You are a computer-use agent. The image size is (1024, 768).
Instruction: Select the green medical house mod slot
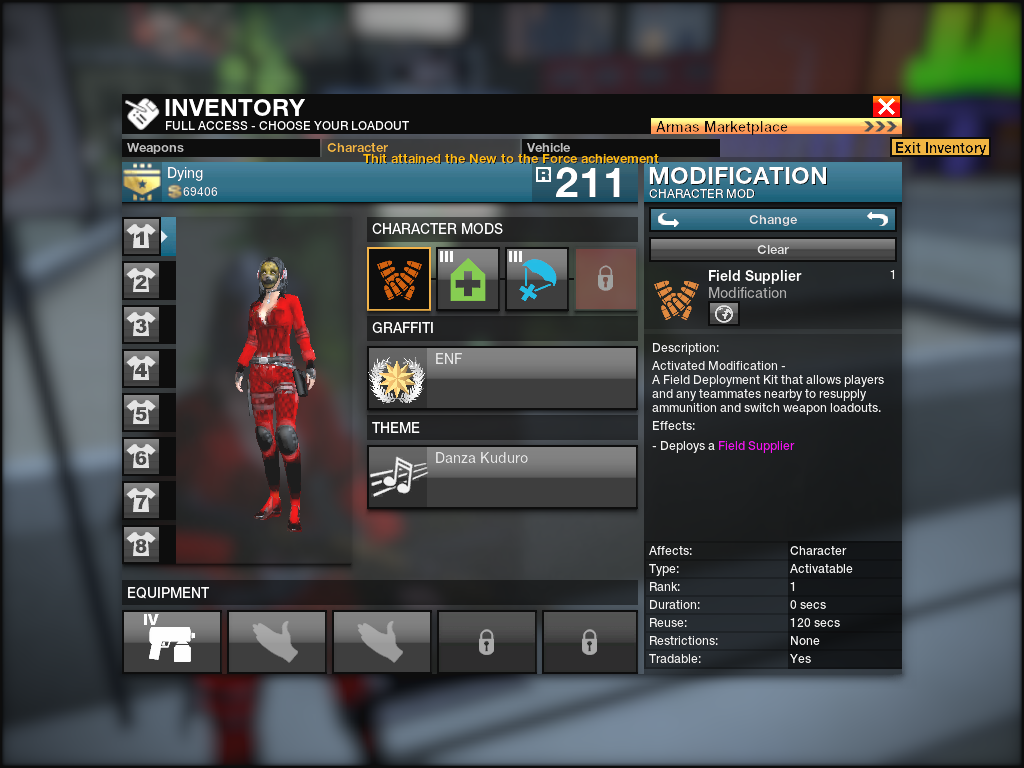pyautogui.click(x=468, y=280)
